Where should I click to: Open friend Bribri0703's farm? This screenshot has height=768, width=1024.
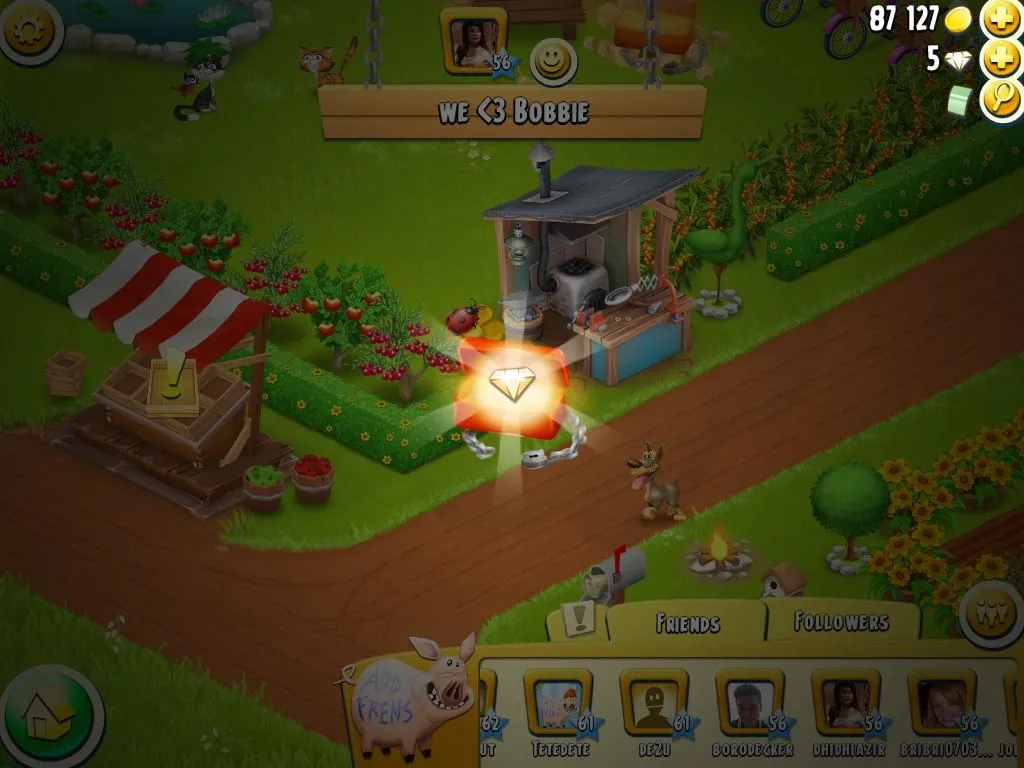941,703
